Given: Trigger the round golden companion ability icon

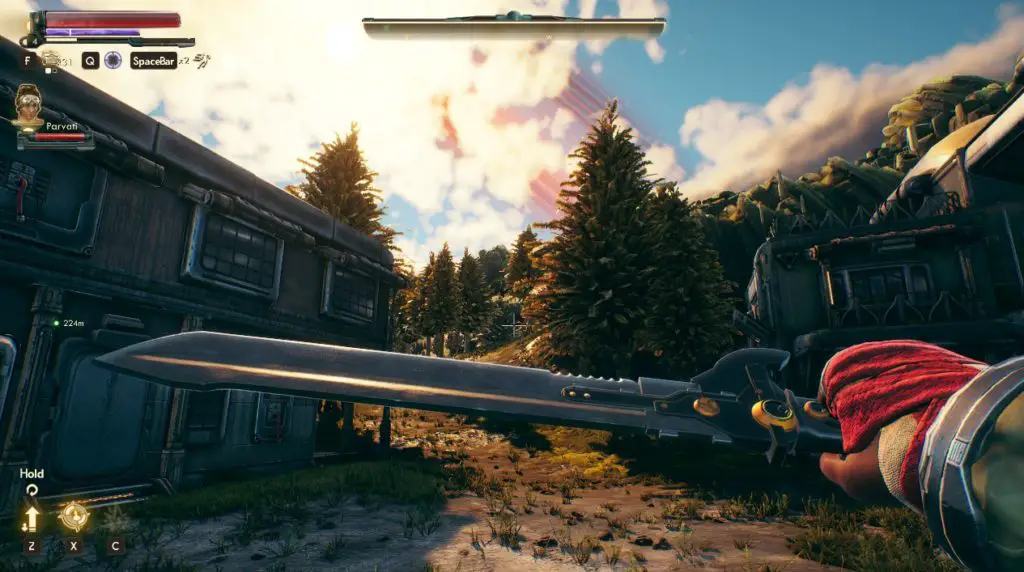Looking at the screenshot, I should tap(73, 516).
